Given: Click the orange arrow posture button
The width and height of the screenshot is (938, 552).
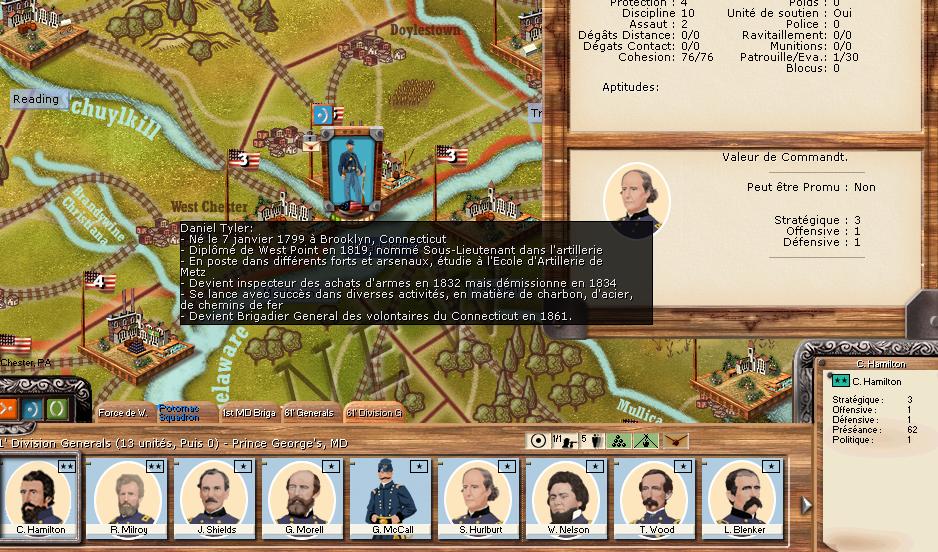Looking at the screenshot, I should pyautogui.click(x=6, y=408).
